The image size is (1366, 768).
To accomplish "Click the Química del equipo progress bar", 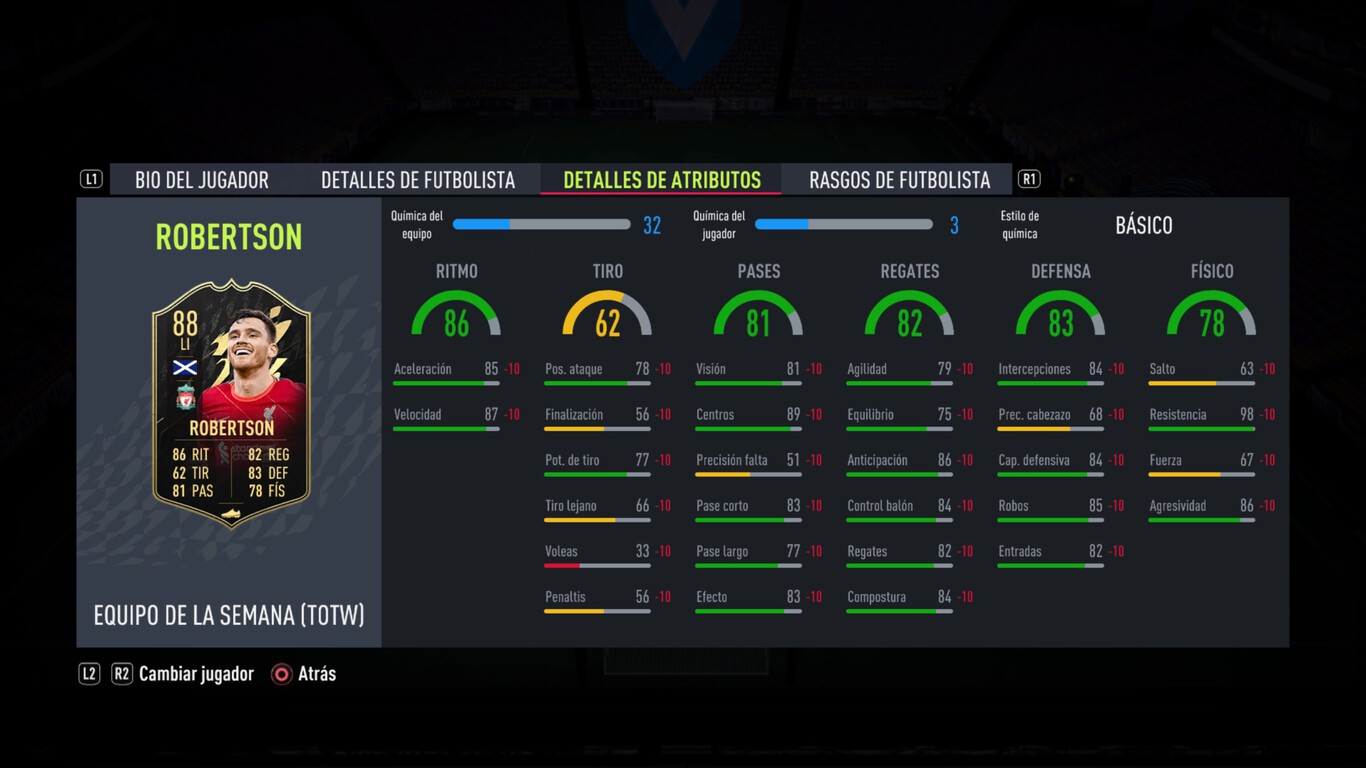I will click(x=541, y=225).
